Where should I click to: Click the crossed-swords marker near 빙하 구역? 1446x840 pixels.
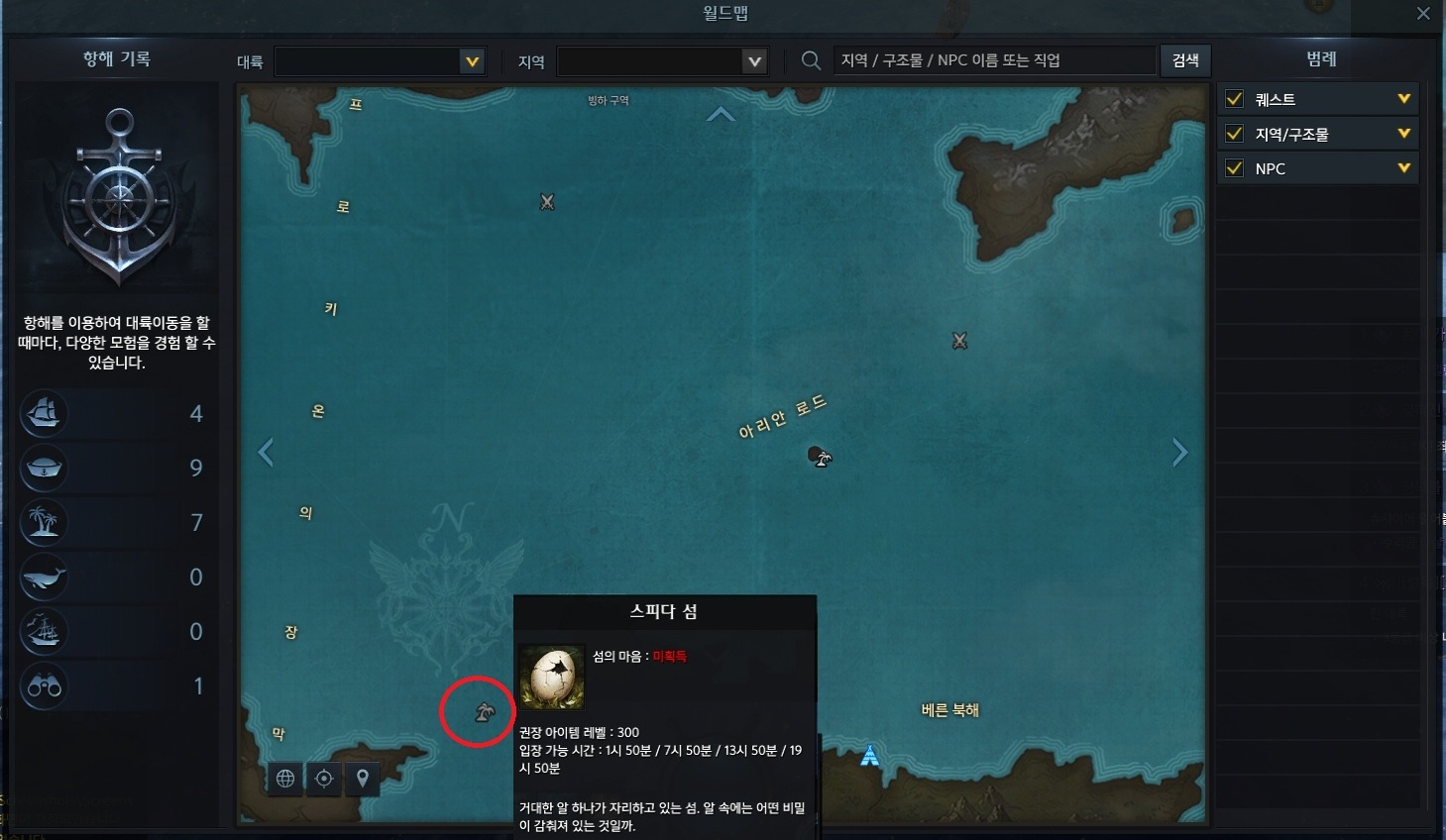(547, 202)
